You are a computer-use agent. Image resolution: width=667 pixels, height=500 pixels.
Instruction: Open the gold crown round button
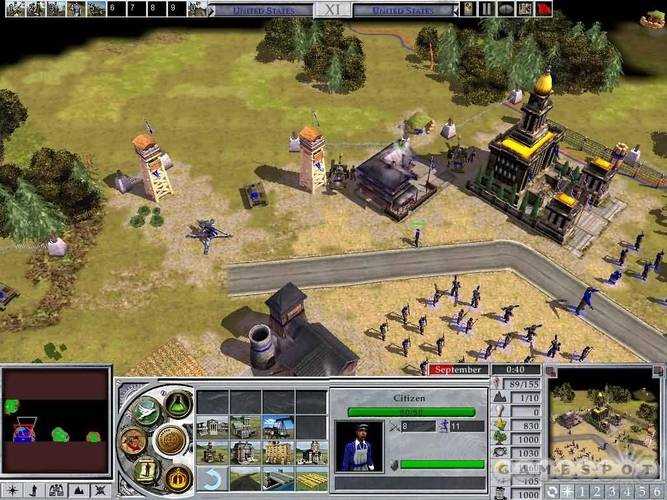(177, 476)
